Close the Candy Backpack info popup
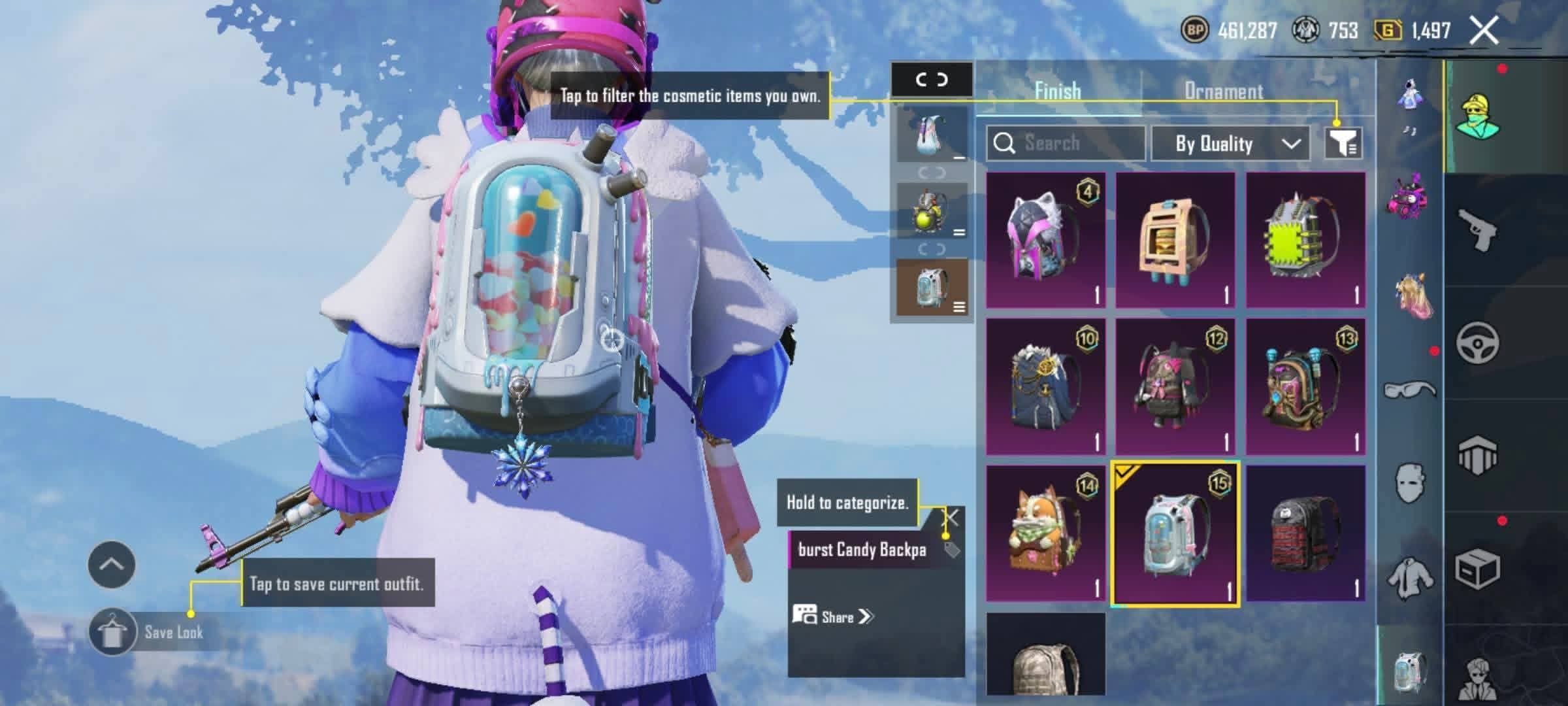The width and height of the screenshot is (1568, 706). coord(951,518)
